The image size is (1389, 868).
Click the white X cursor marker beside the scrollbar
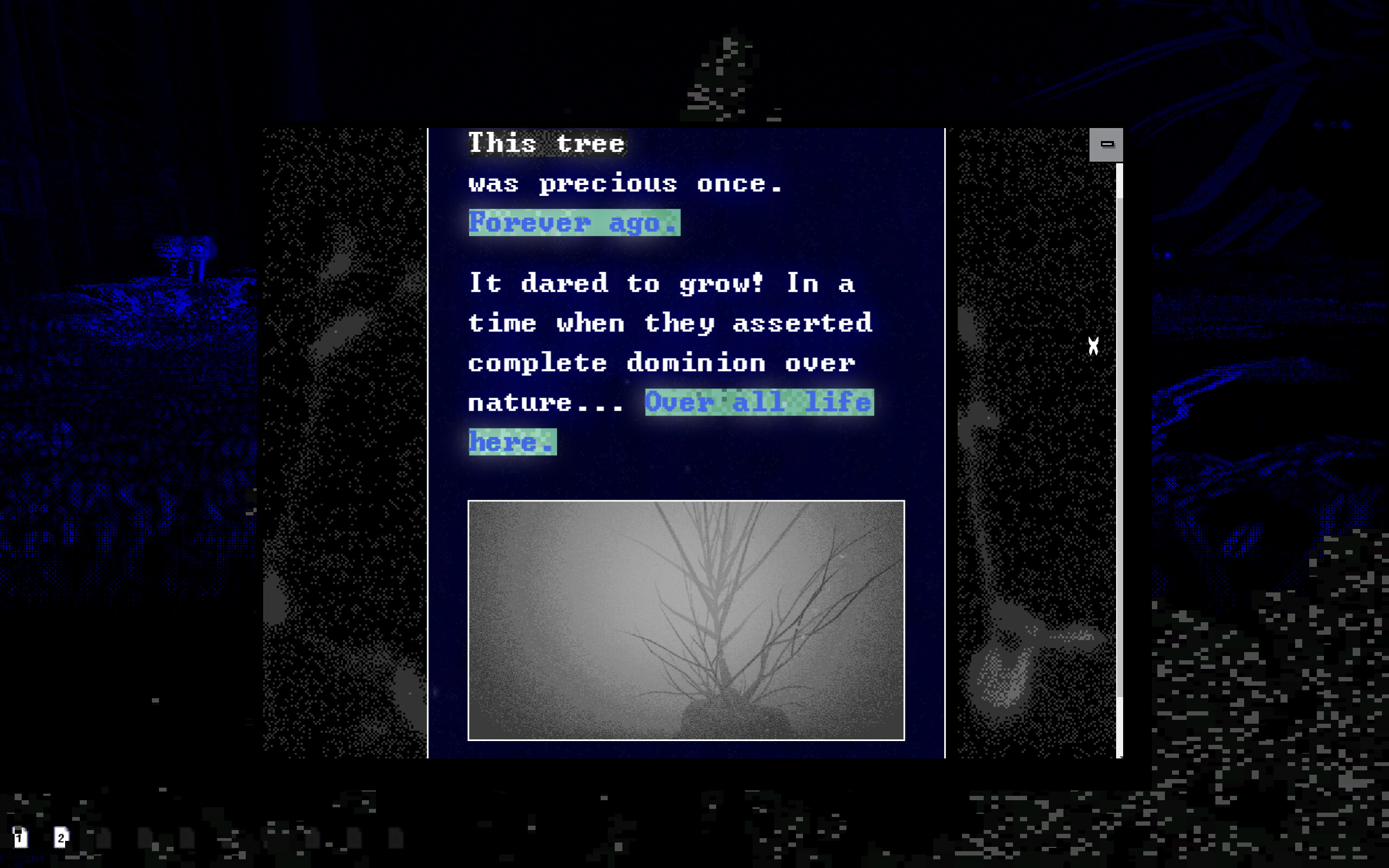coord(1093,345)
